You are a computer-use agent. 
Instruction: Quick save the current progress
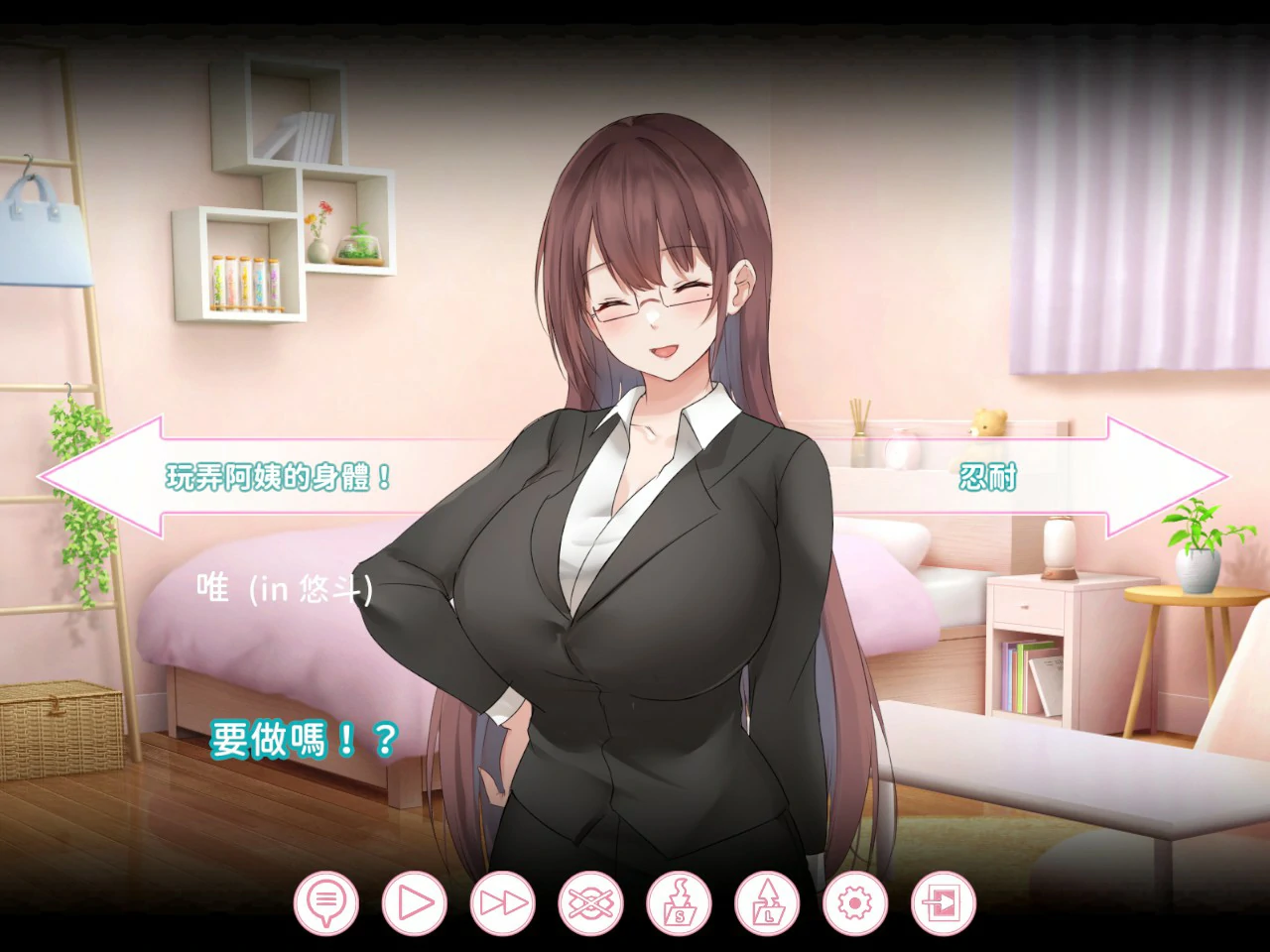[679, 902]
